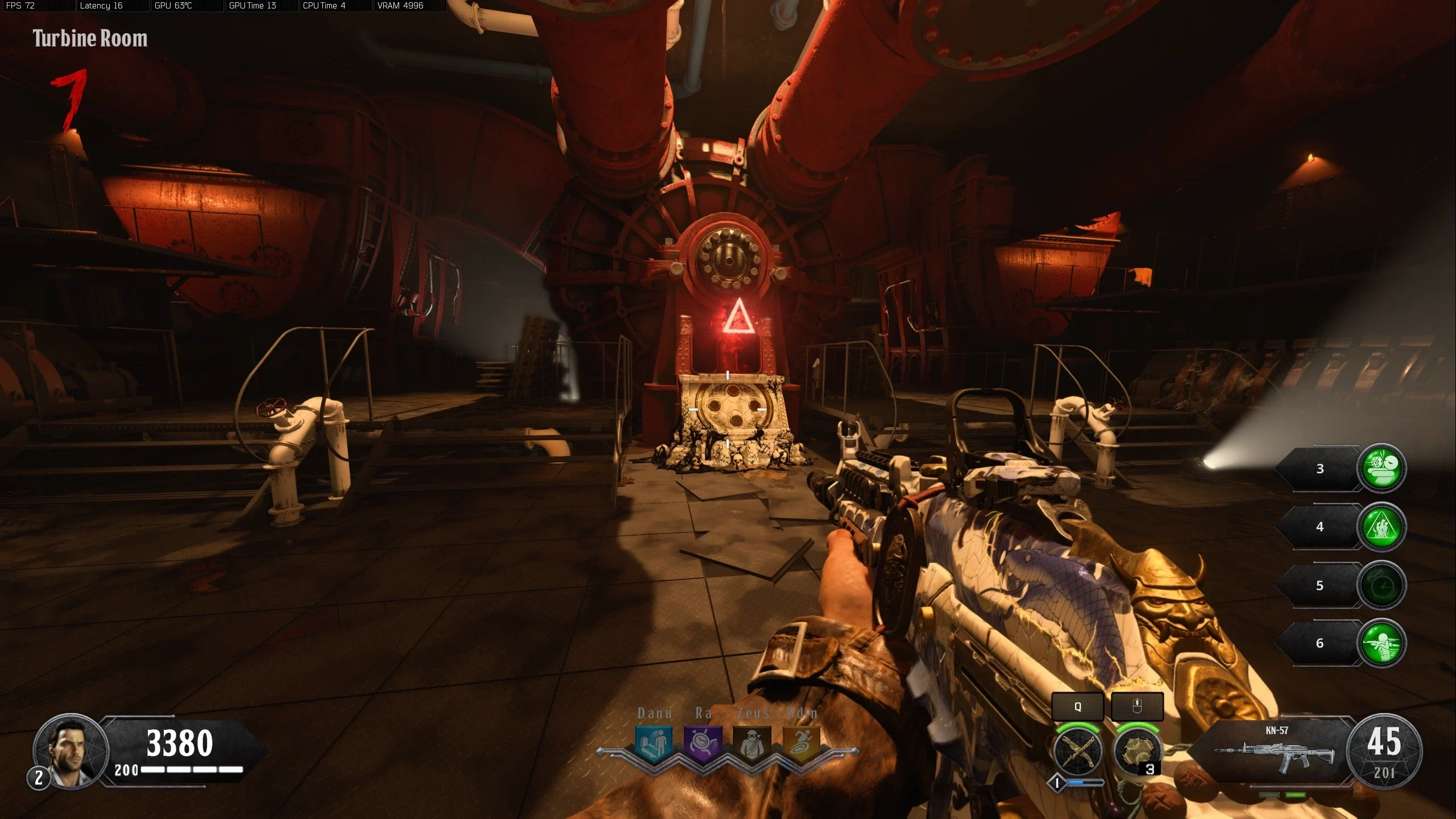Click the teal Danu perk badge
Viewport: 1456px width, 819px height.
click(654, 743)
